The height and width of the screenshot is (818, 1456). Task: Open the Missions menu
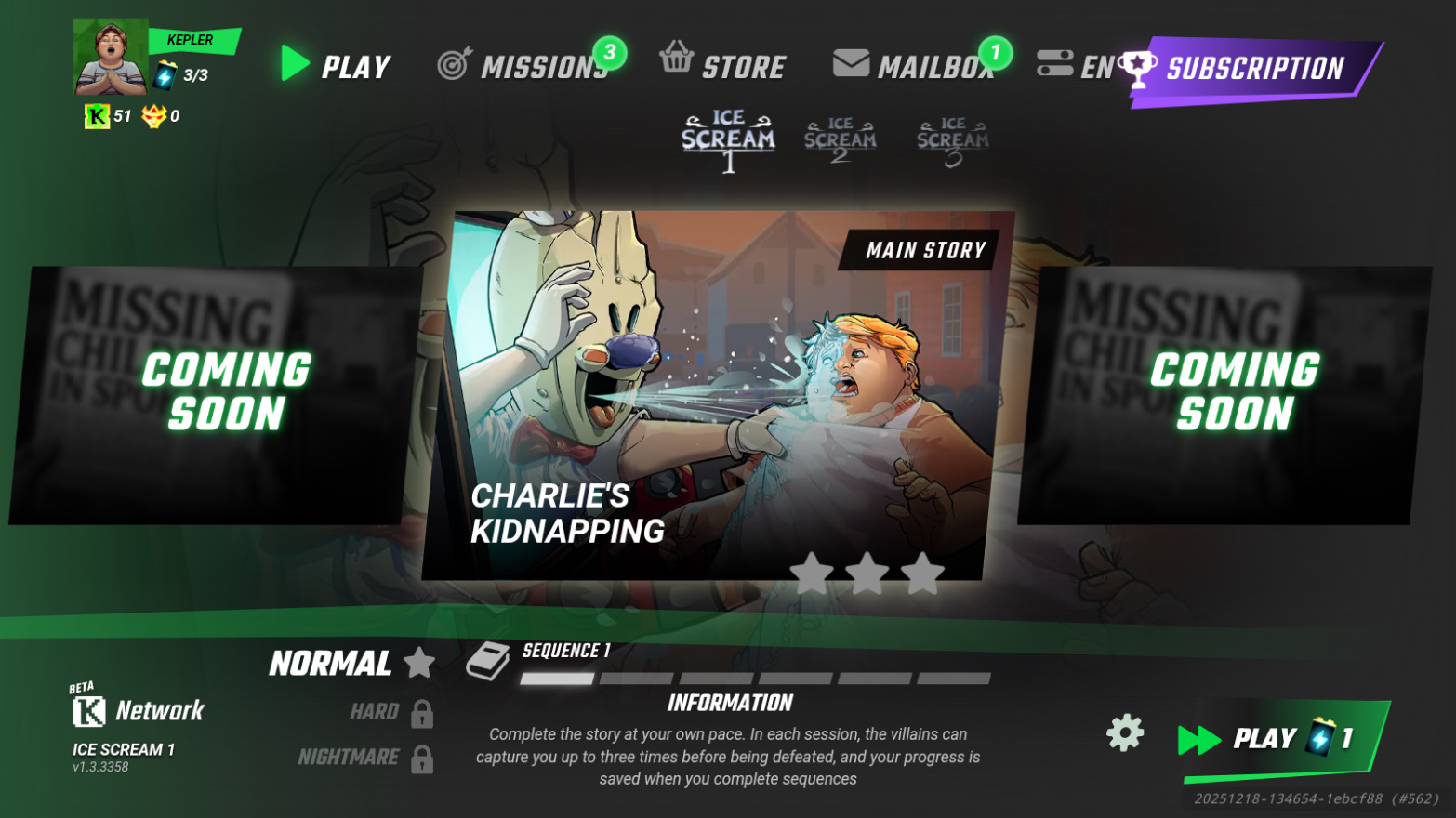point(524,66)
